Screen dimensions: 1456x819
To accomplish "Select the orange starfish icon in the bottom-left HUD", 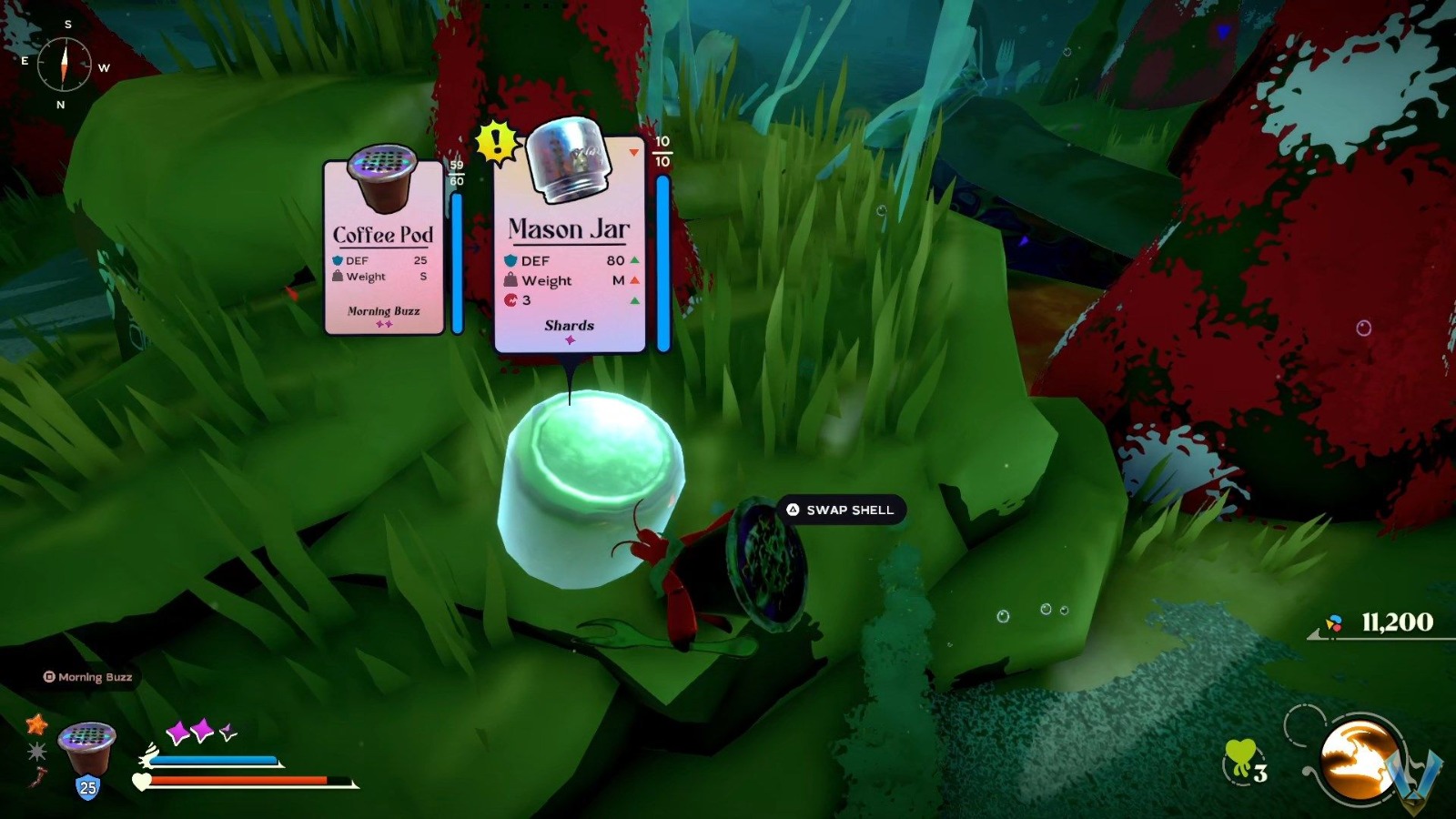I will pos(35,728).
